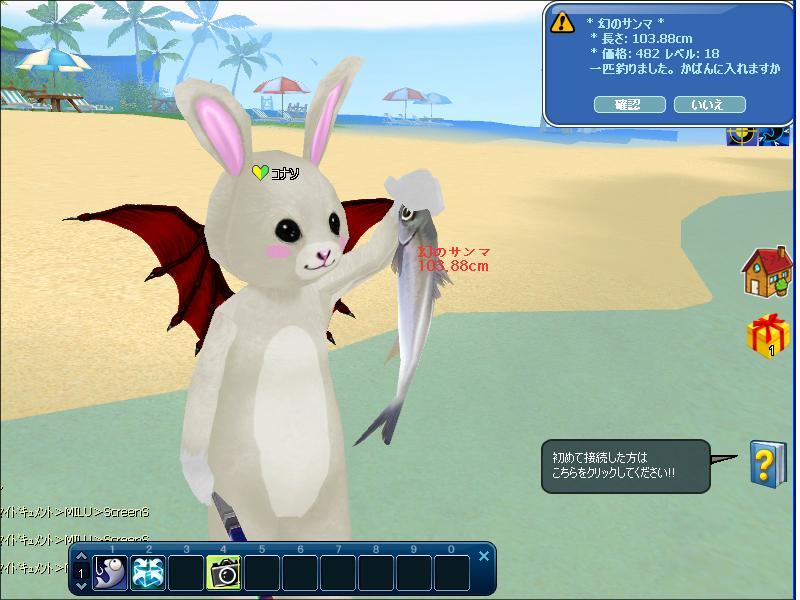Image resolution: width=800 pixels, height=600 pixels.
Task: Open the house icon
Action: tap(766, 272)
